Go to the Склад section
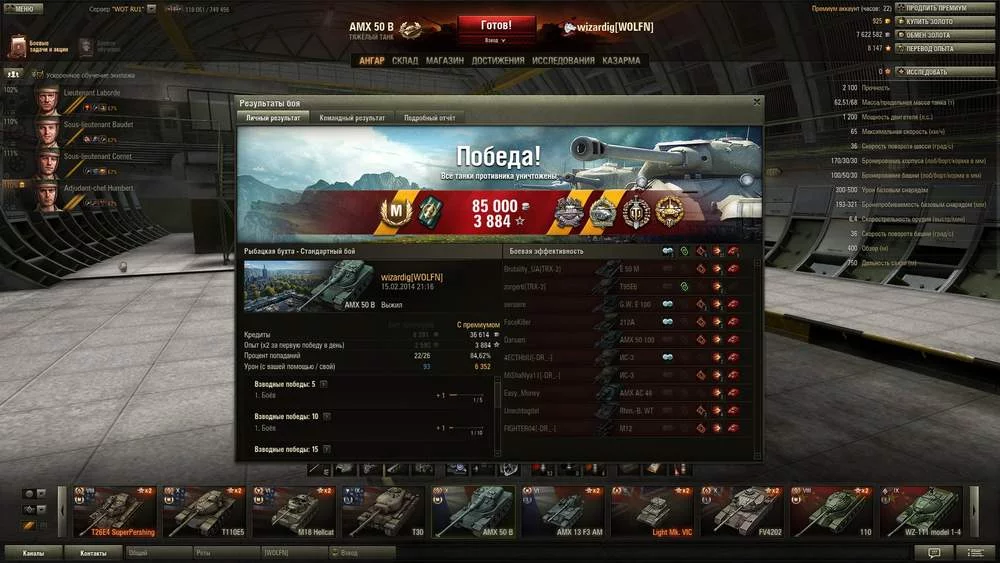This screenshot has width=1000, height=563. click(405, 60)
